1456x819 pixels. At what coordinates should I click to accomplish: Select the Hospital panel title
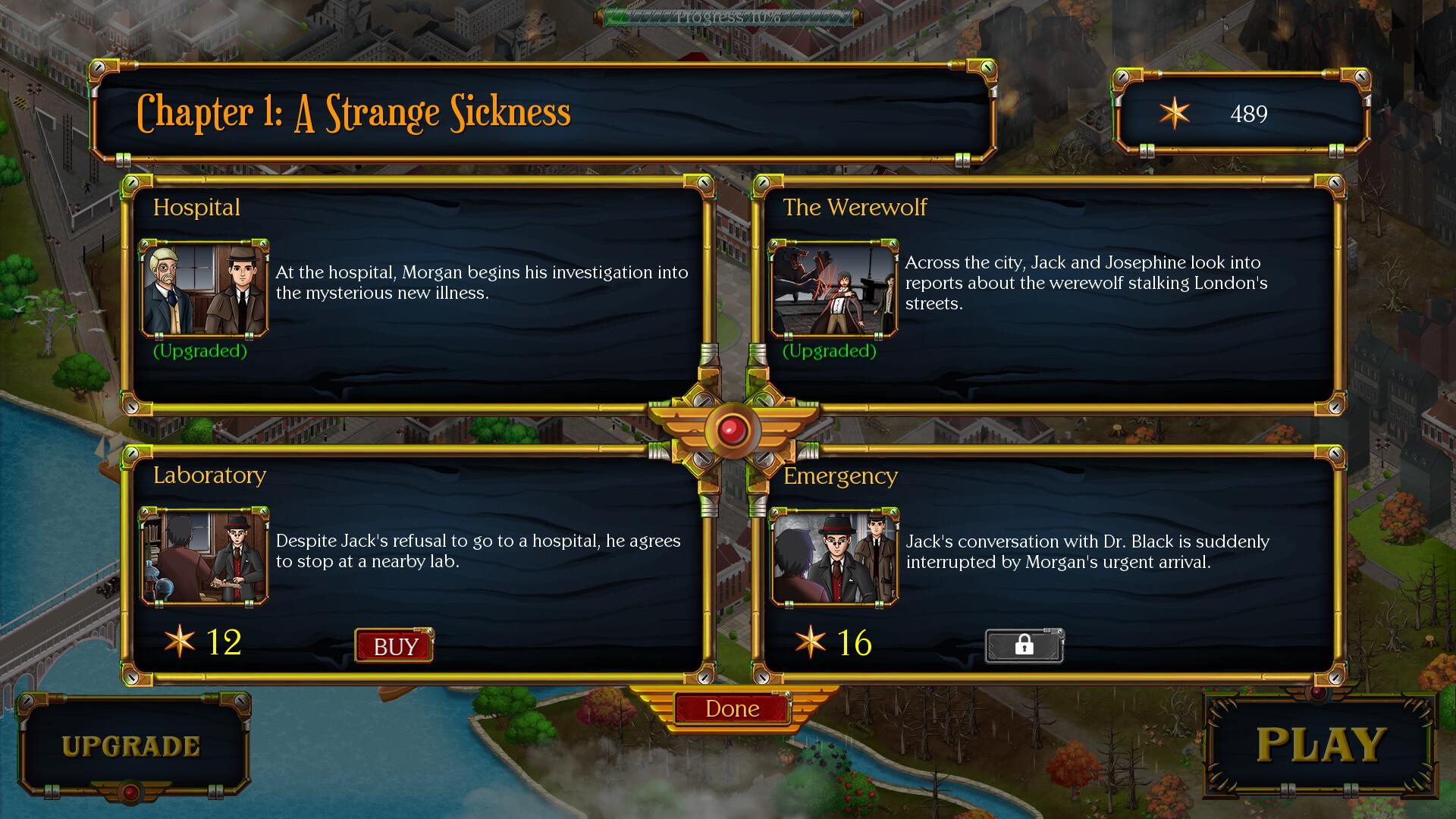[196, 207]
